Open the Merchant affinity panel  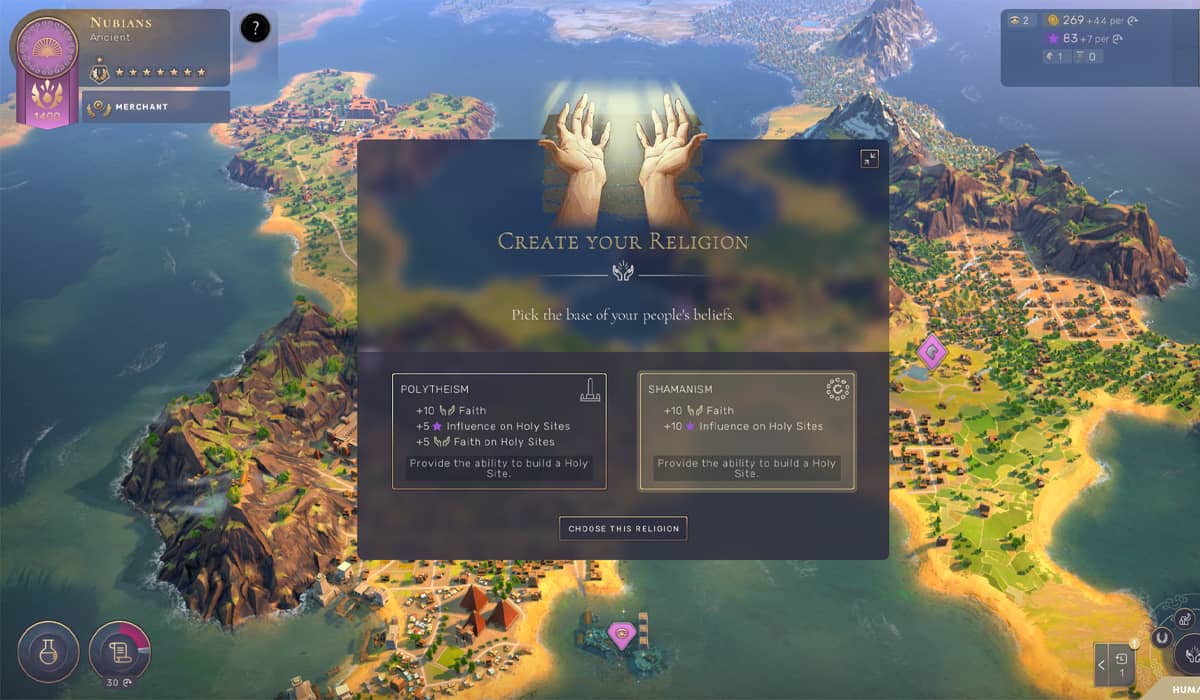(x=156, y=106)
